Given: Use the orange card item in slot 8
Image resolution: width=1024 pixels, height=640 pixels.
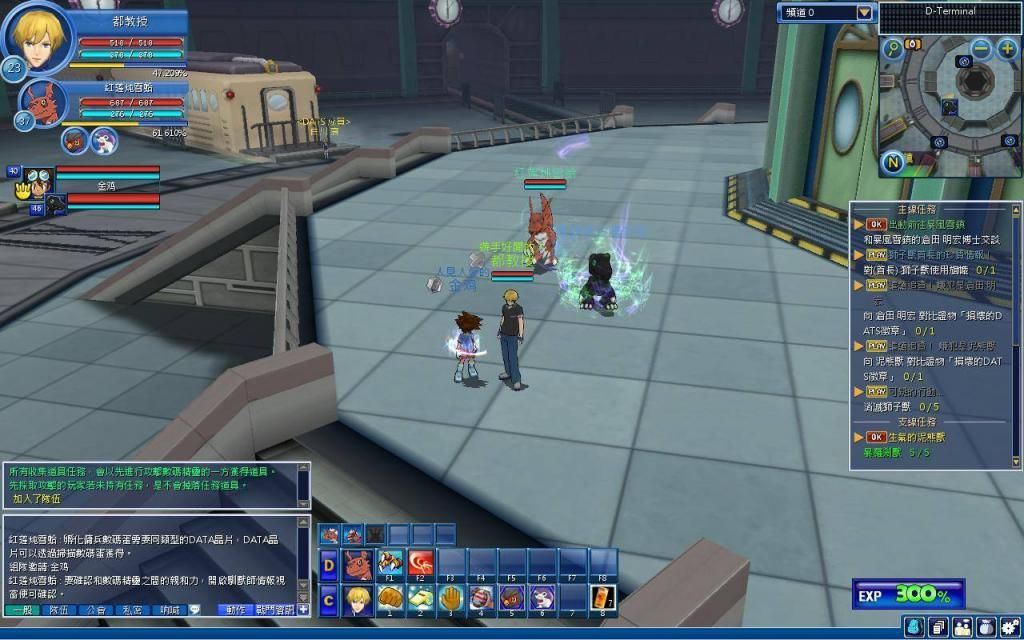Looking at the screenshot, I should point(603,599).
